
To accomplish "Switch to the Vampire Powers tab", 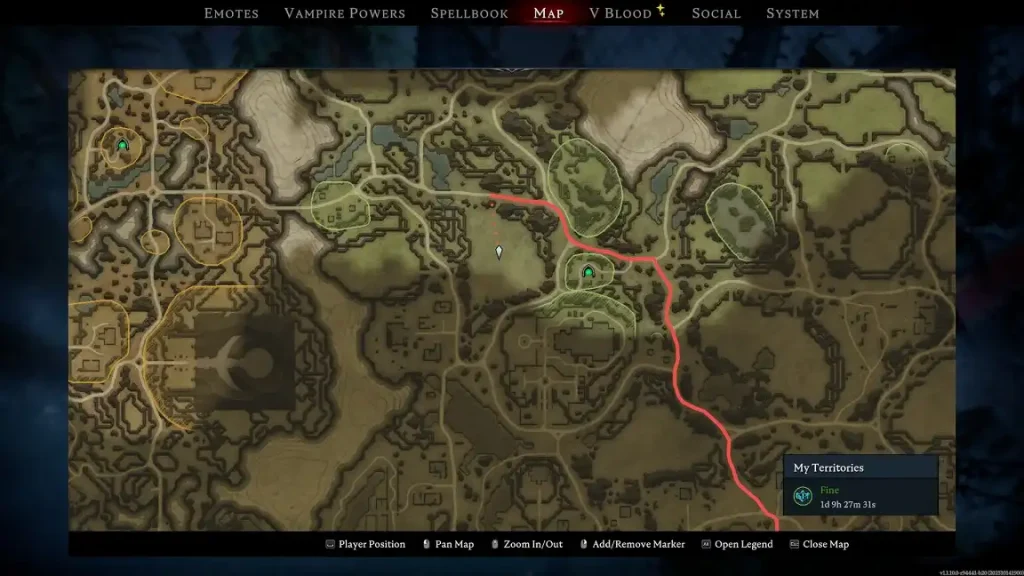I will [345, 13].
